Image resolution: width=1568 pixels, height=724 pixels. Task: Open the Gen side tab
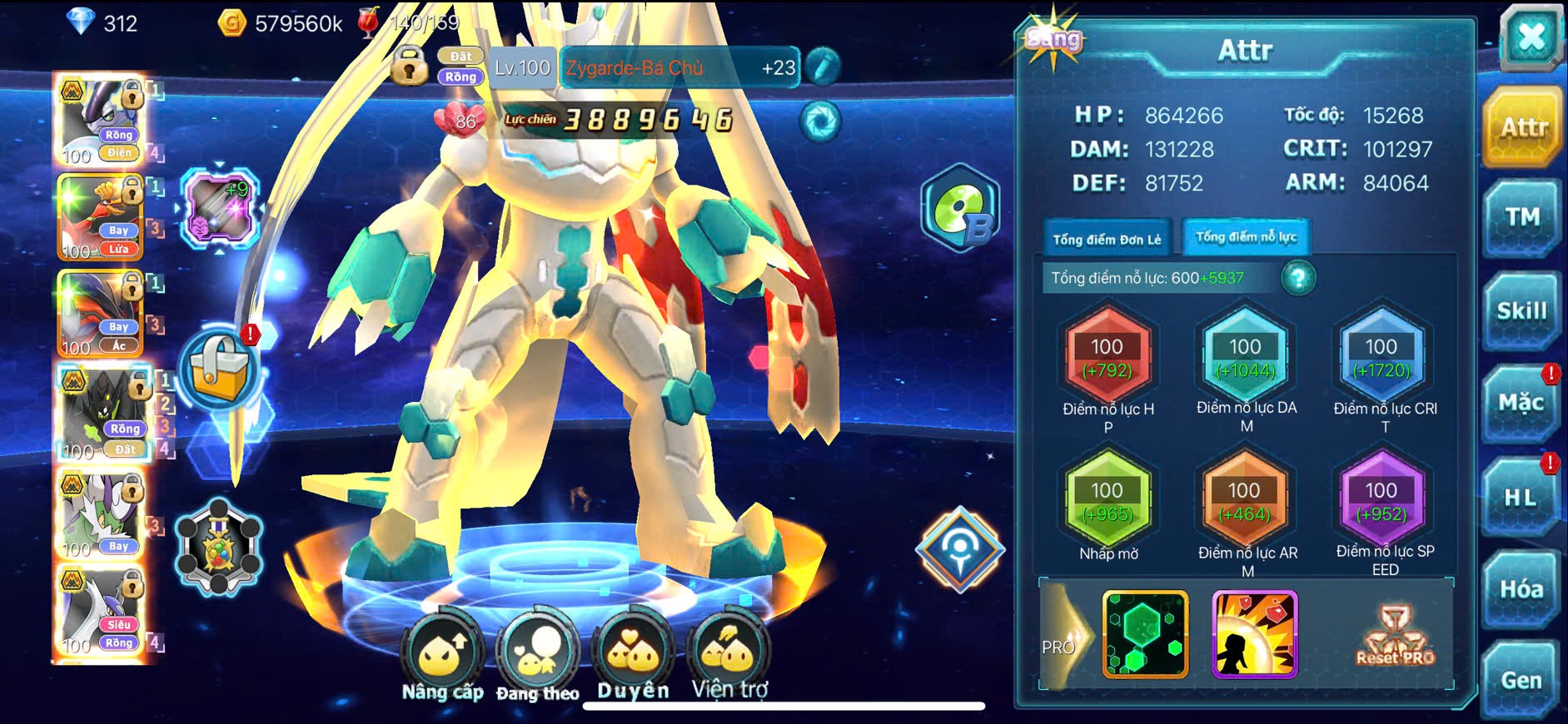point(1522,681)
